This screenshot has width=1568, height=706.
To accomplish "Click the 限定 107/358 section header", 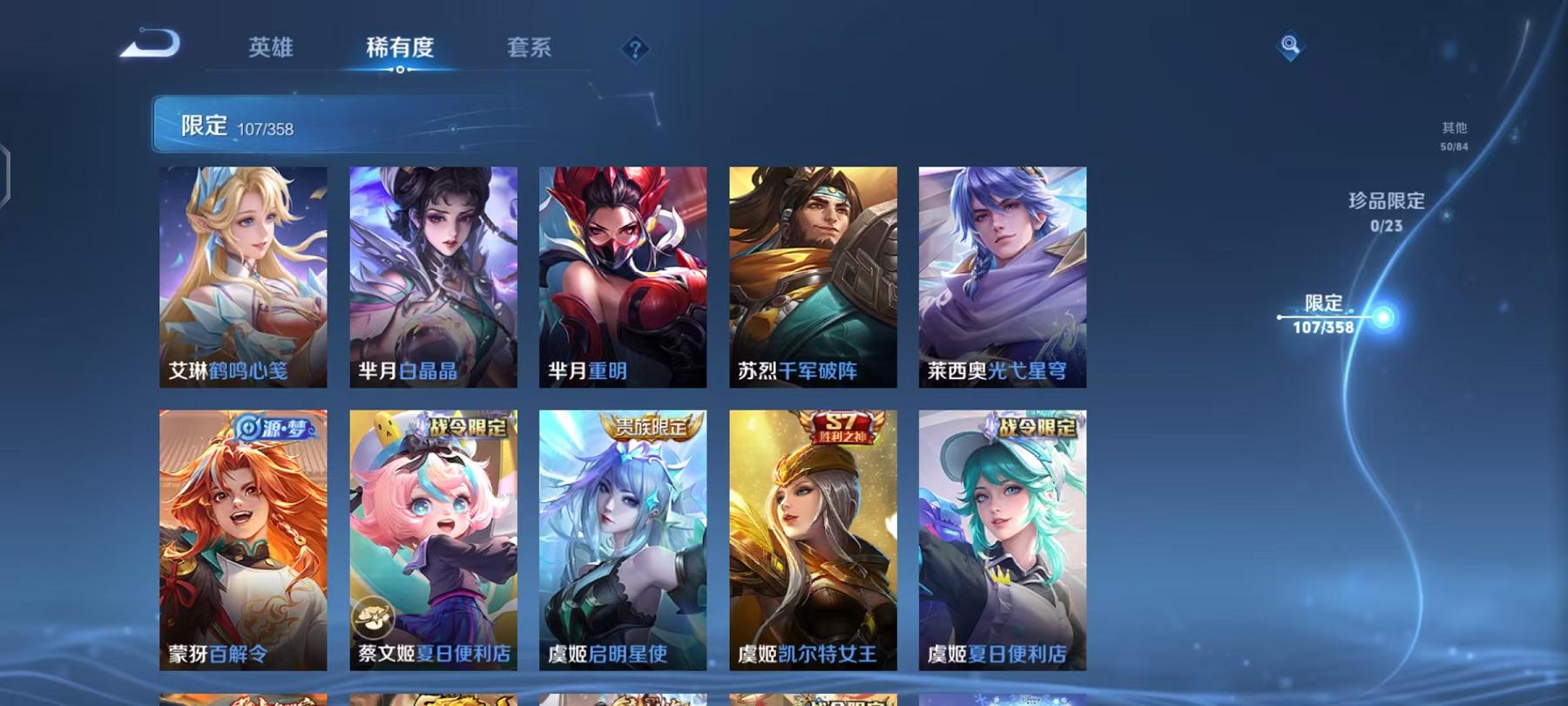I will tap(236, 126).
